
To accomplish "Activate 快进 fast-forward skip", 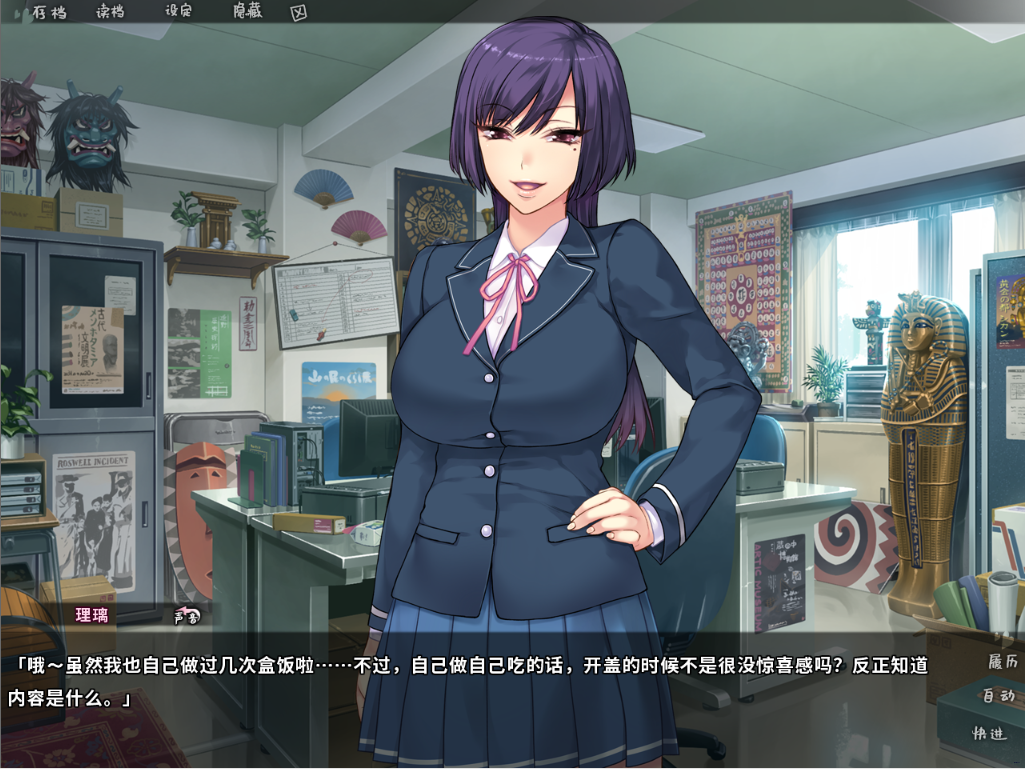I will (992, 734).
